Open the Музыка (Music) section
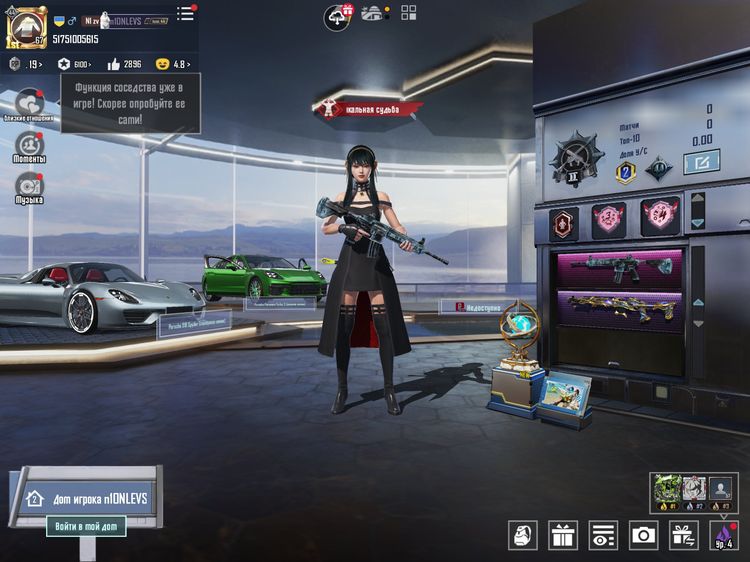 [x=28, y=186]
